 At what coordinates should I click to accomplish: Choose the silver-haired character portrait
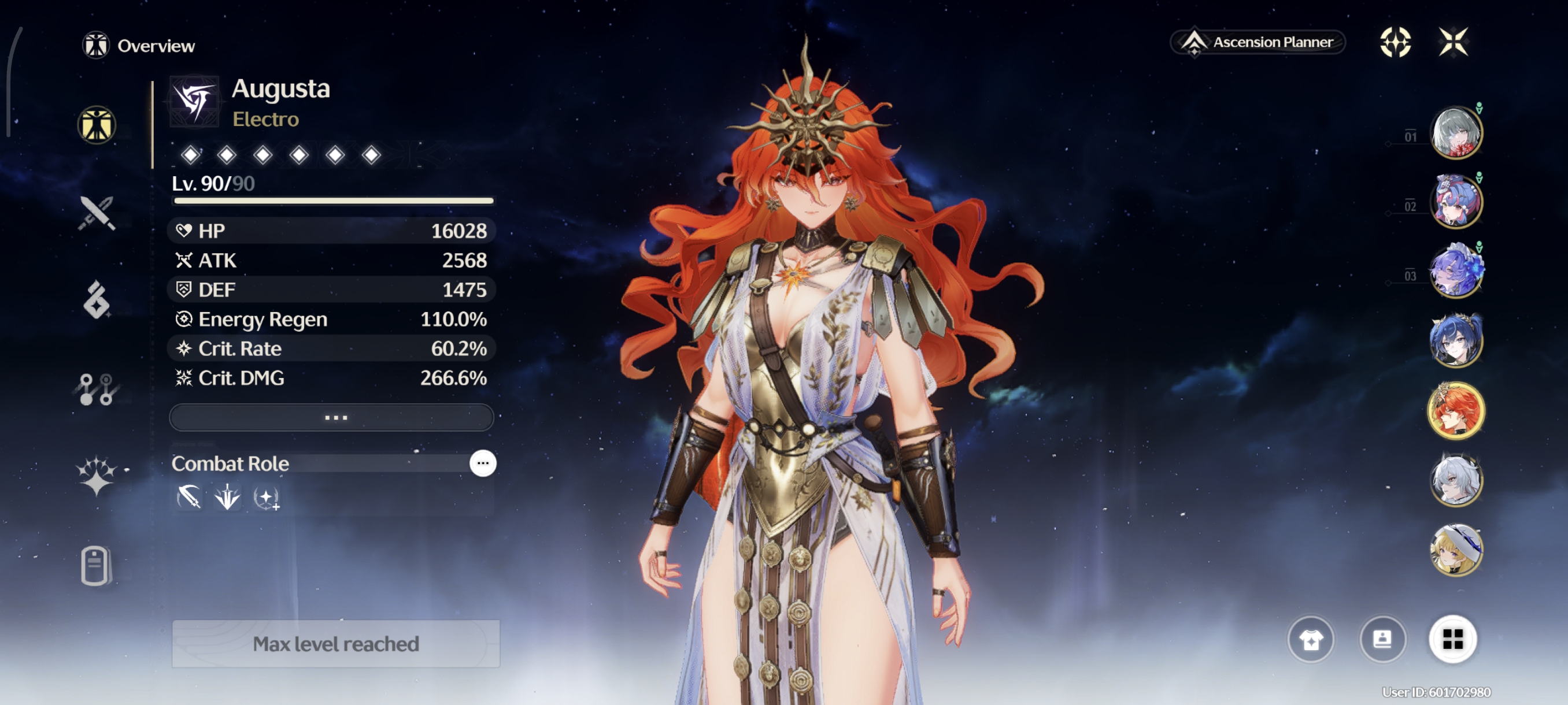1455,481
